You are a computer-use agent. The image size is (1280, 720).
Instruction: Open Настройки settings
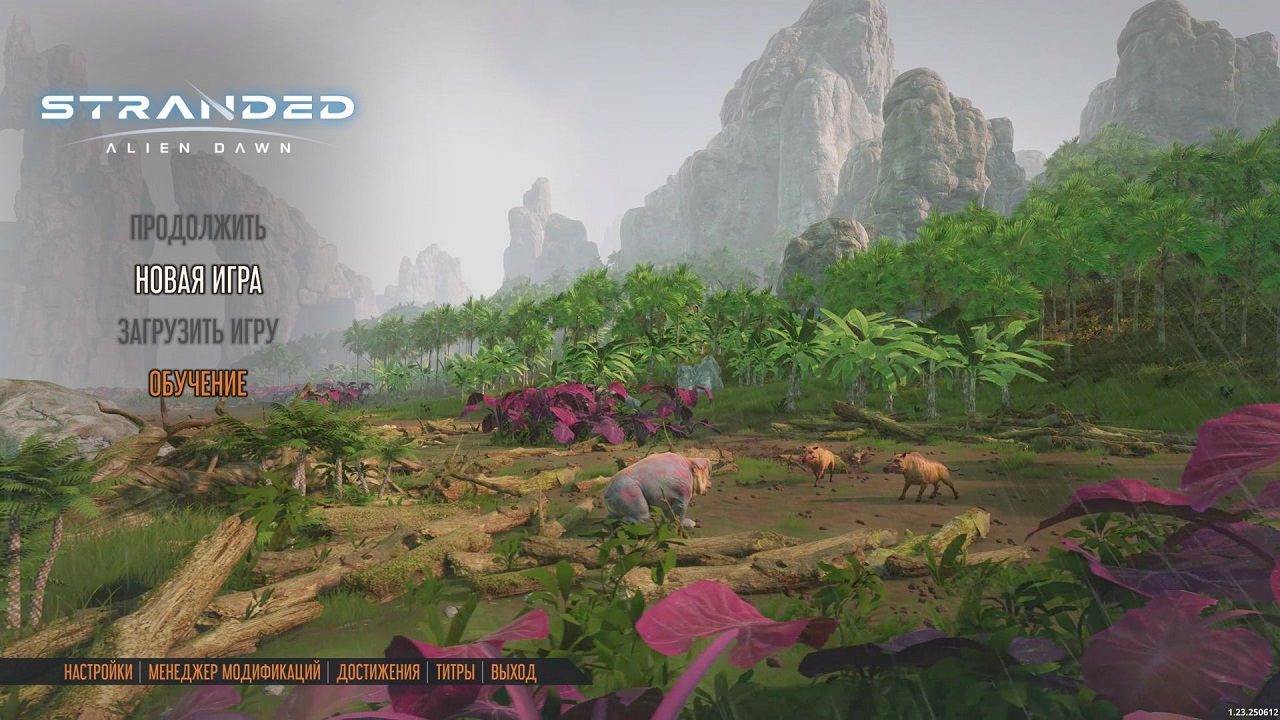98,672
